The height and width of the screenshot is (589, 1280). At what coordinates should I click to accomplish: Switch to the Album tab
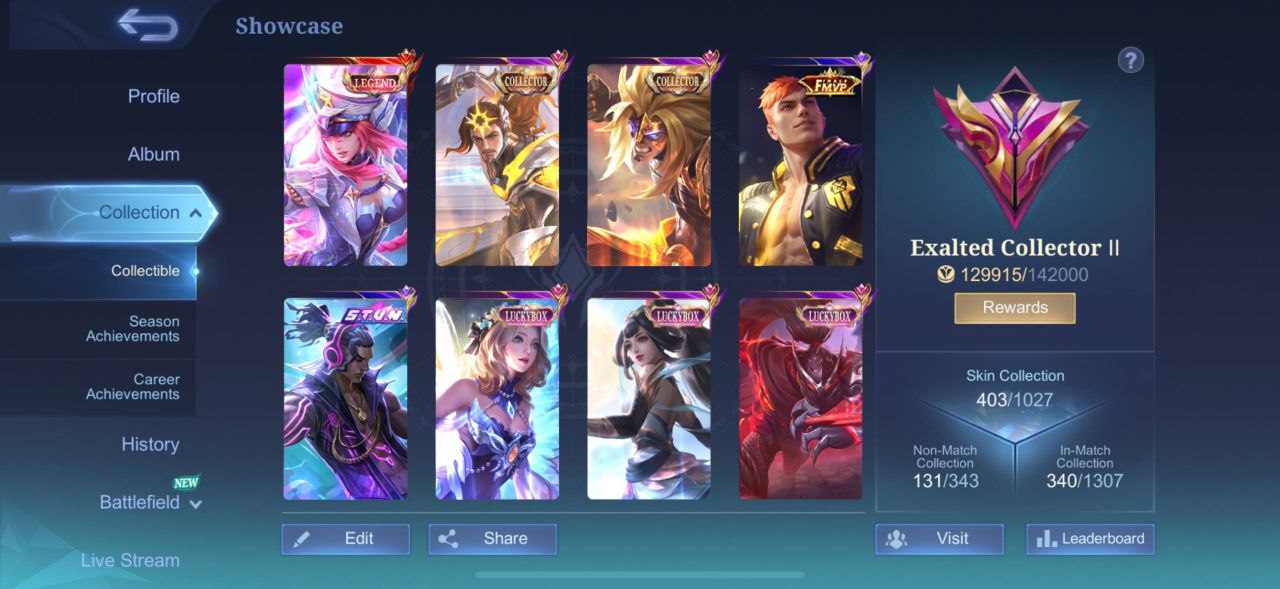coord(153,155)
